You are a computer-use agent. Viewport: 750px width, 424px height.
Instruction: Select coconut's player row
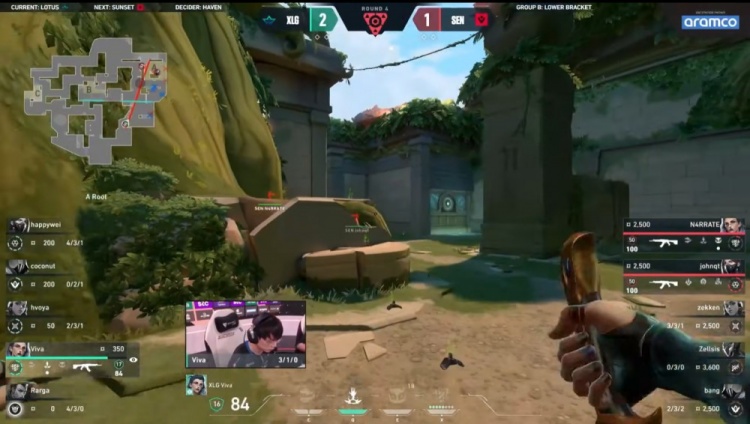click(x=50, y=275)
